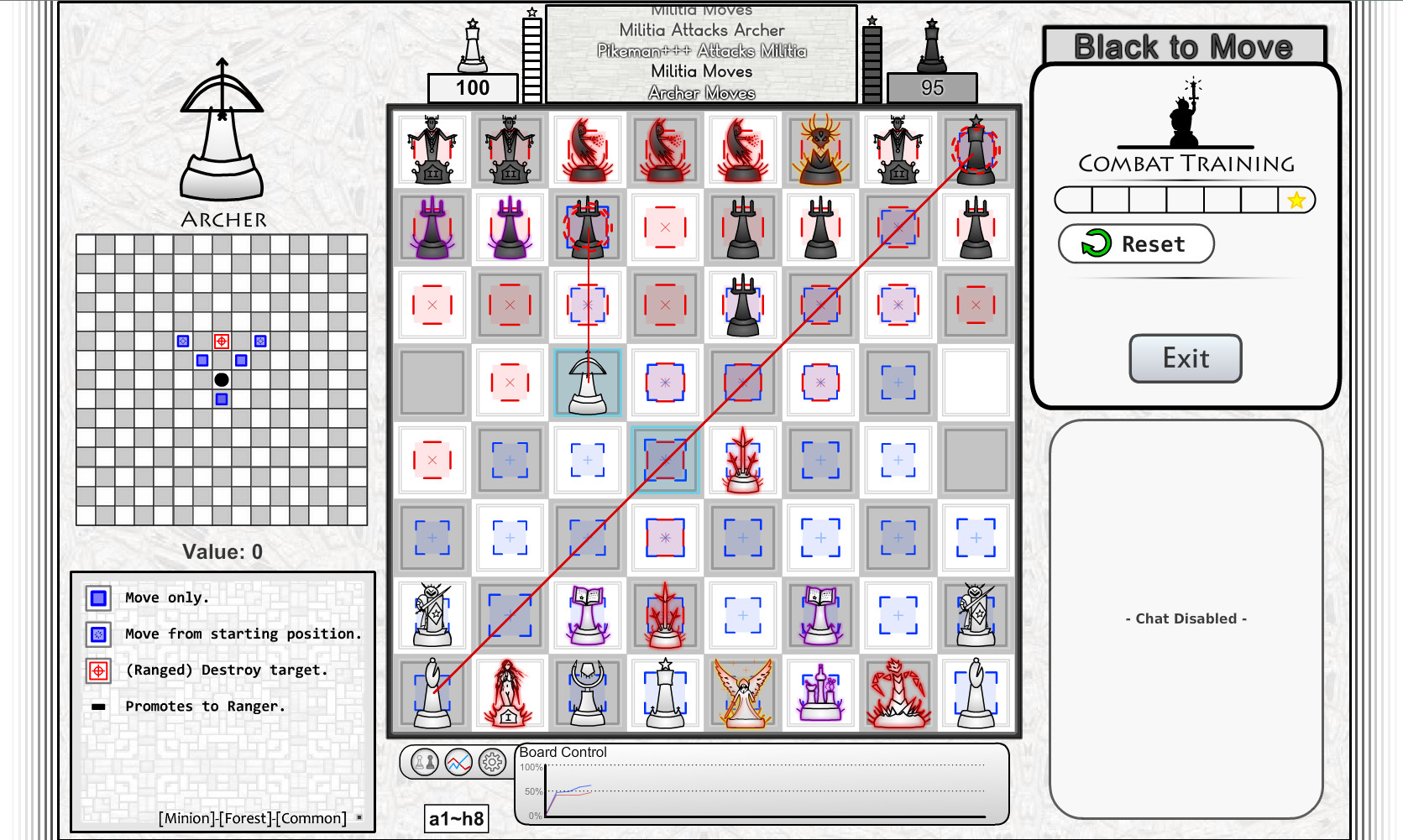This screenshot has height=840, width=1403.
Task: Toggle the Move from starting position marker
Action: tap(98, 634)
